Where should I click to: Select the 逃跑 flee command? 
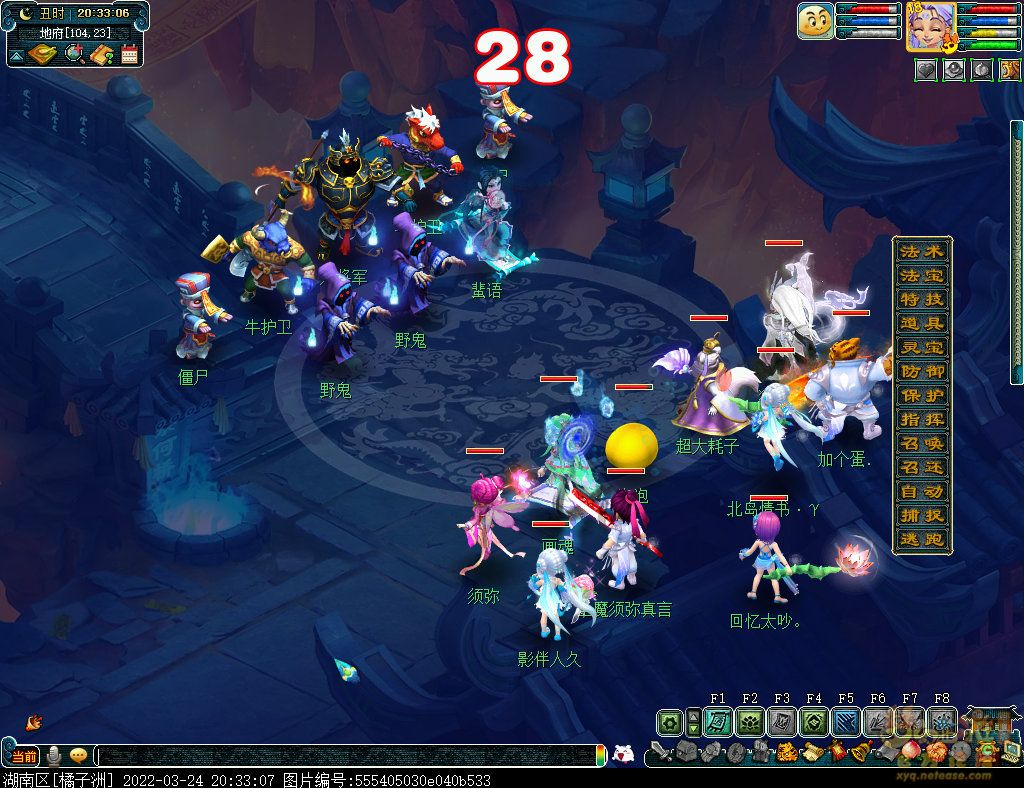[921, 540]
